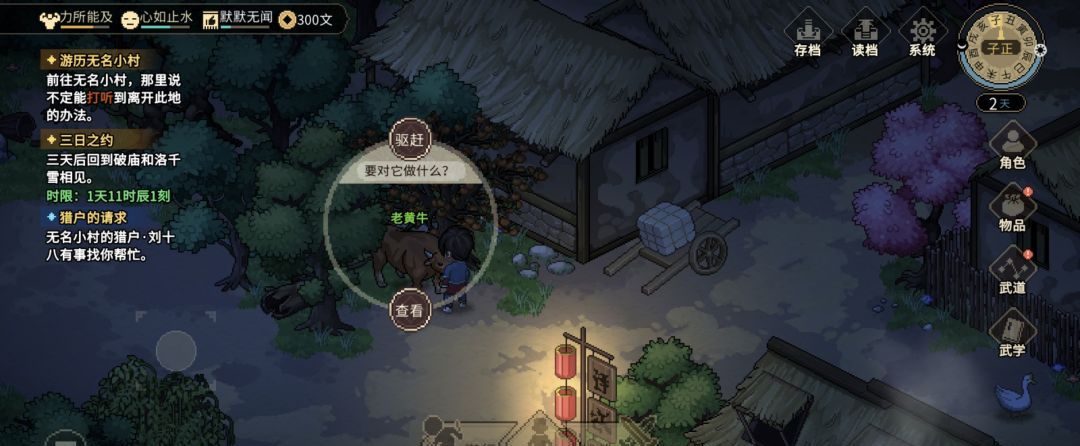Select 查看 to inspect the ox

[409, 309]
